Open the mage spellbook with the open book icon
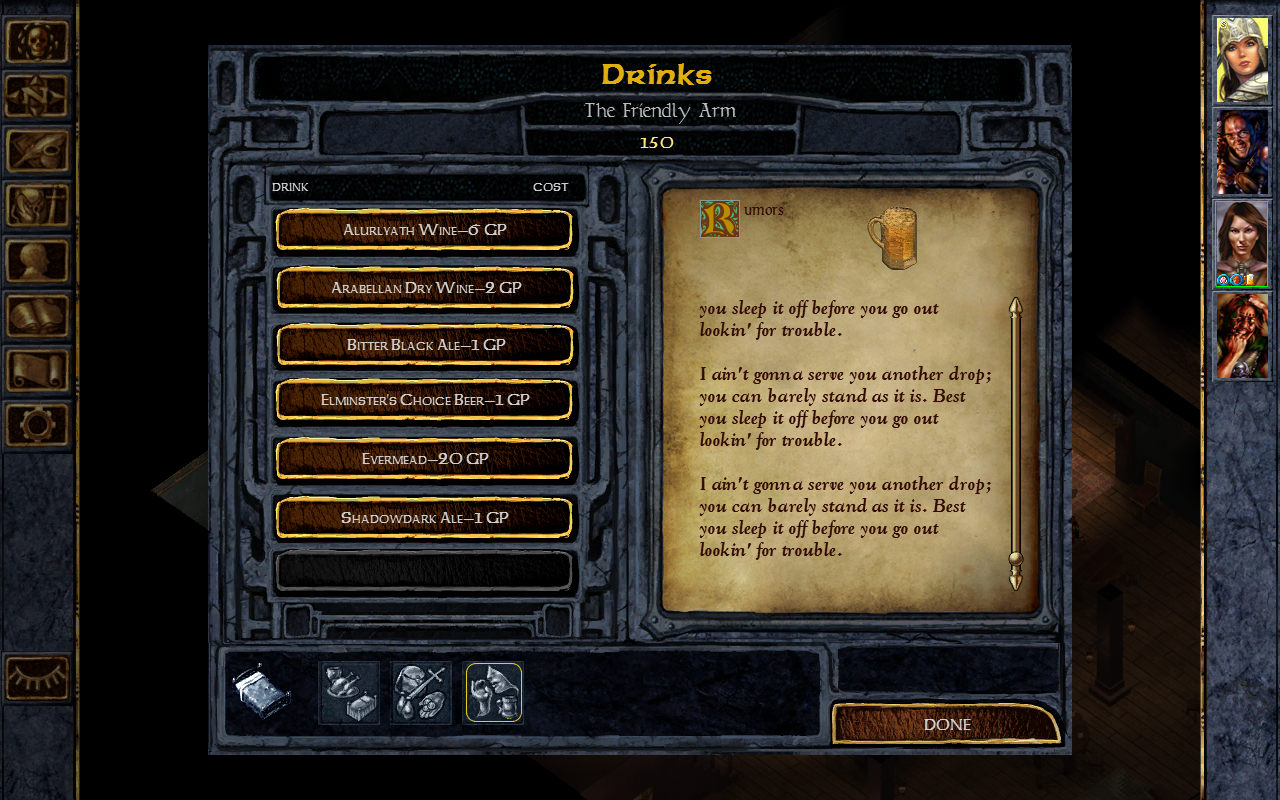This screenshot has height=800, width=1280. tap(38, 316)
